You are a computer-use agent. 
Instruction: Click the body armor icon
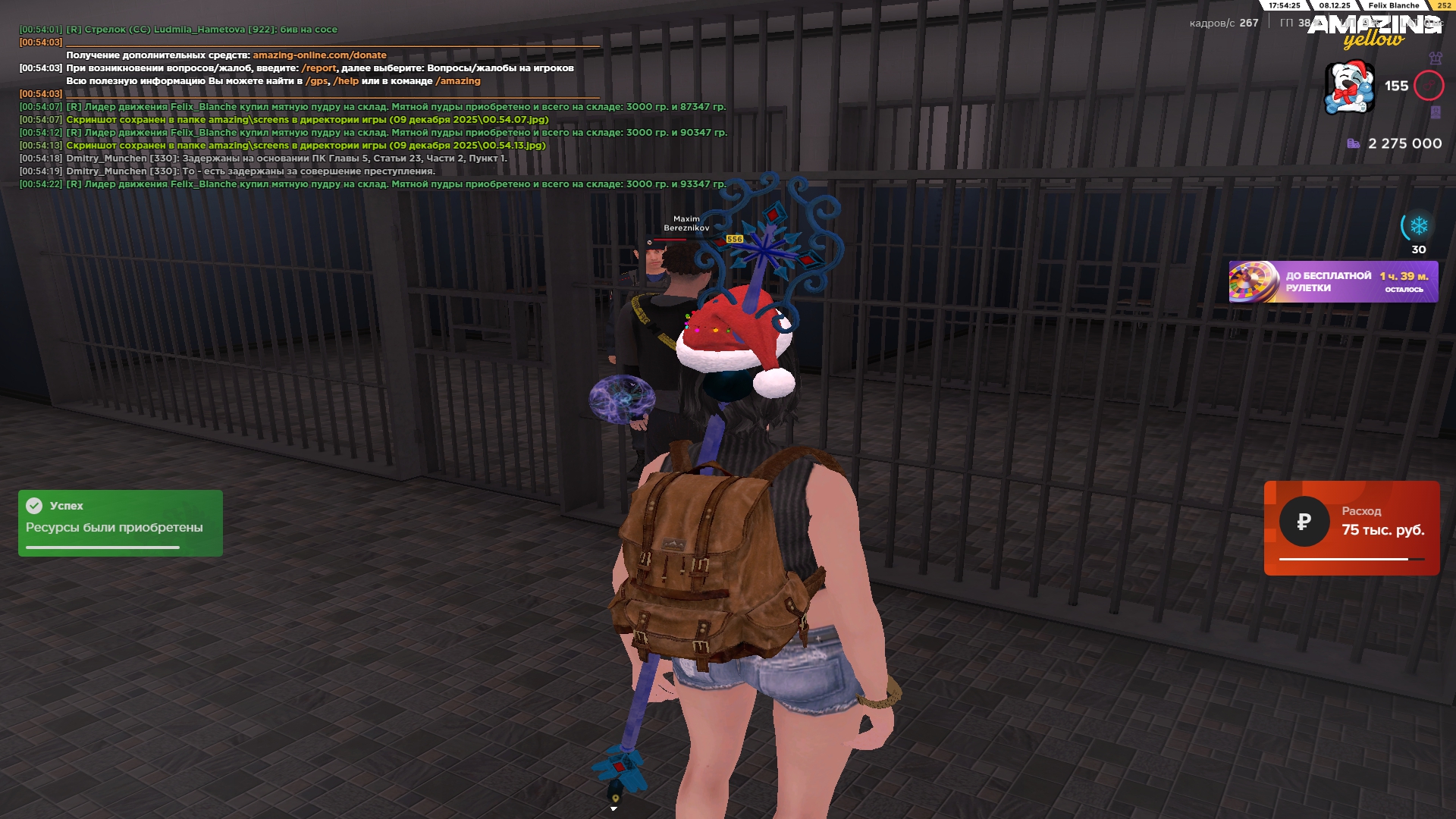[x=1435, y=58]
